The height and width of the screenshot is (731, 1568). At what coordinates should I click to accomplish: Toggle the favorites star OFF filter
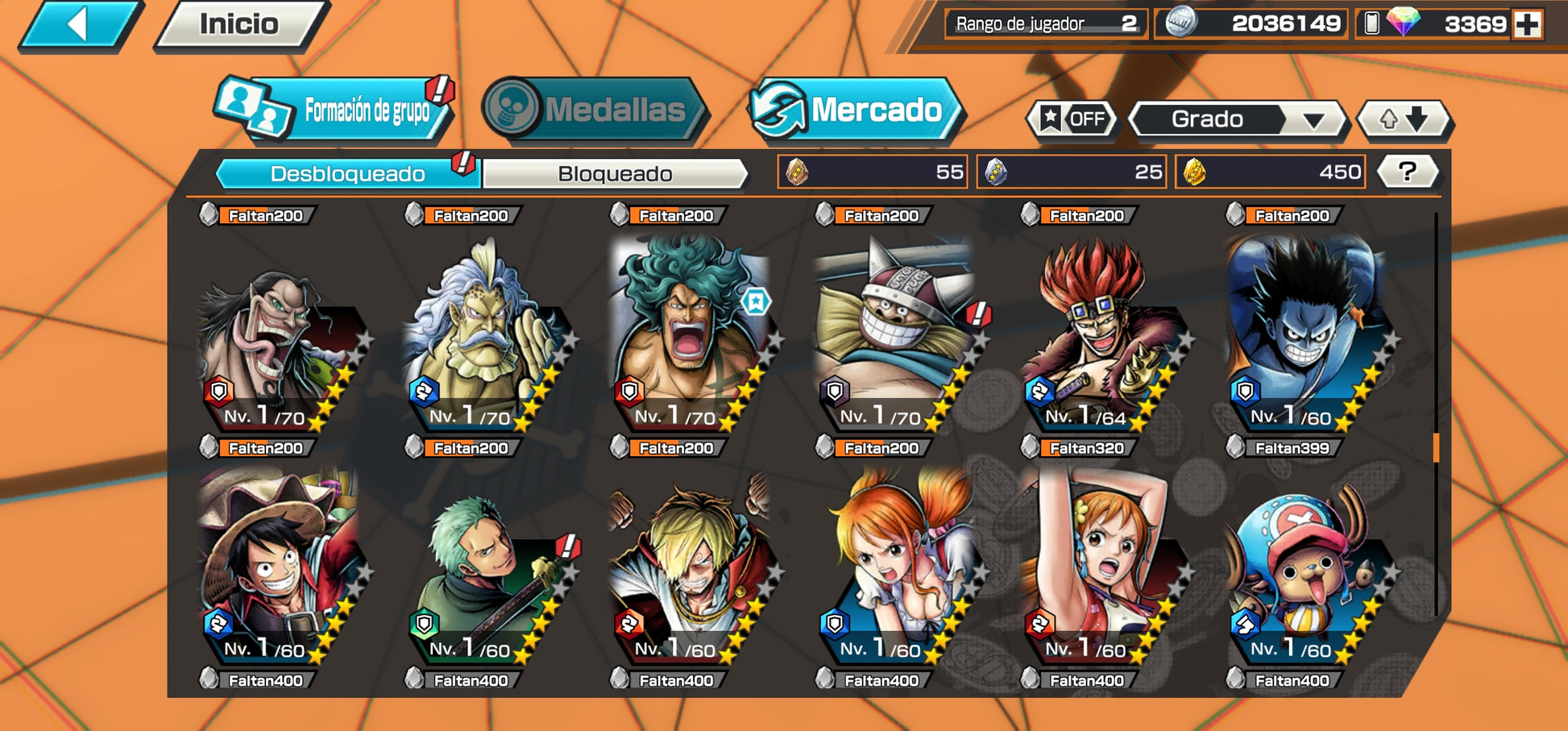coord(1073,119)
